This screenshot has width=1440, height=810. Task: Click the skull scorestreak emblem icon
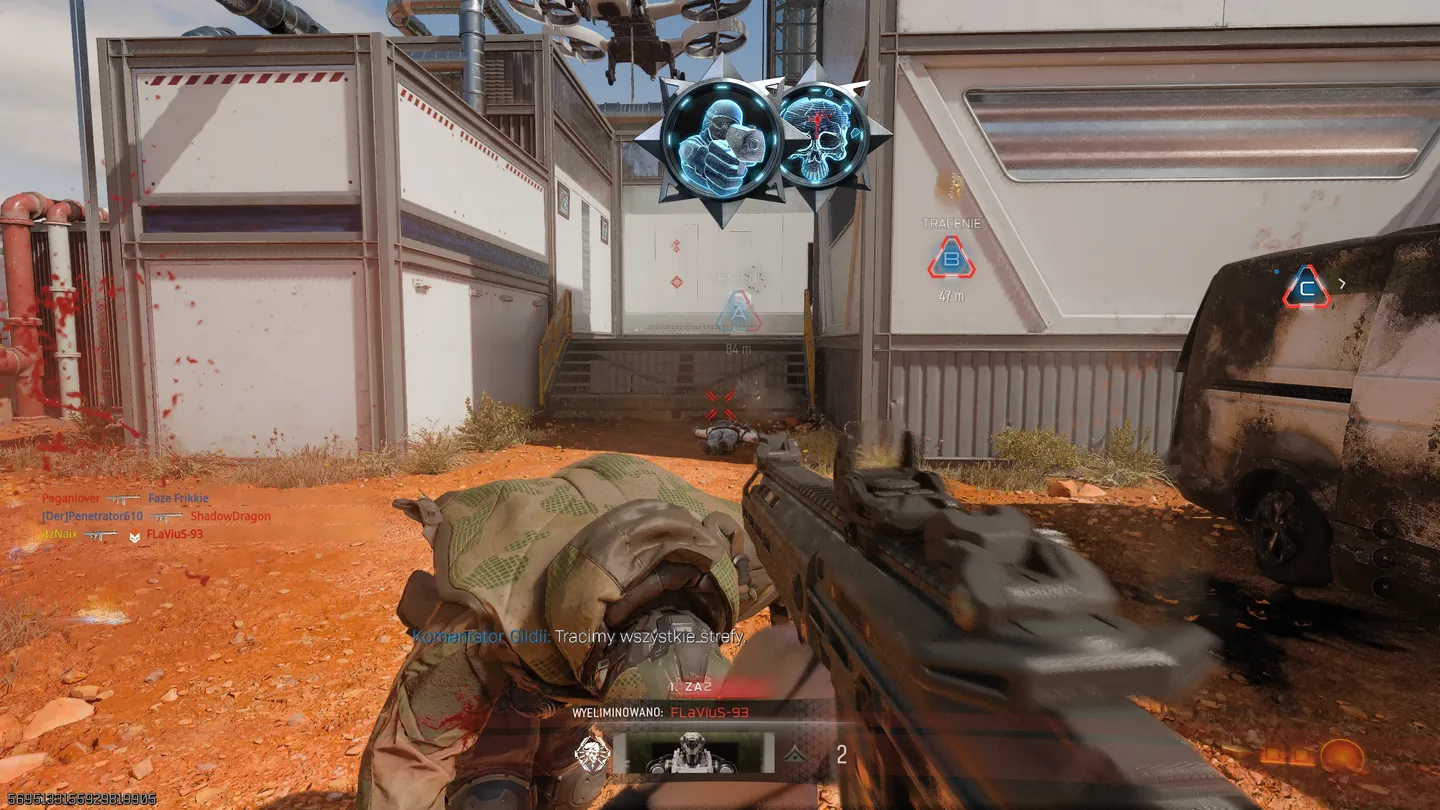pos(592,752)
